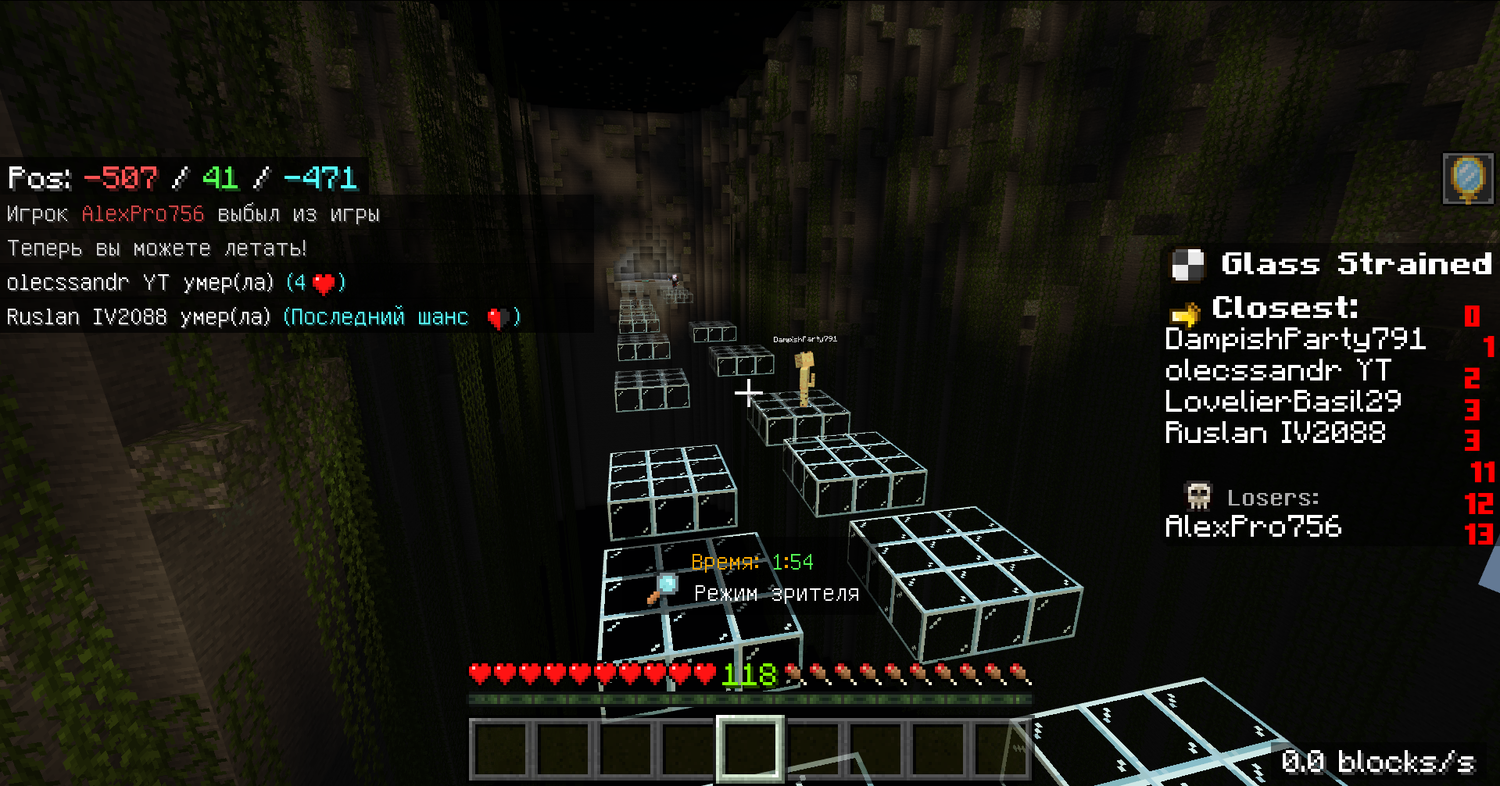Viewport: 1500px width, 786px height.
Task: Click the mirror icon in the corner
Action: pos(1466,179)
